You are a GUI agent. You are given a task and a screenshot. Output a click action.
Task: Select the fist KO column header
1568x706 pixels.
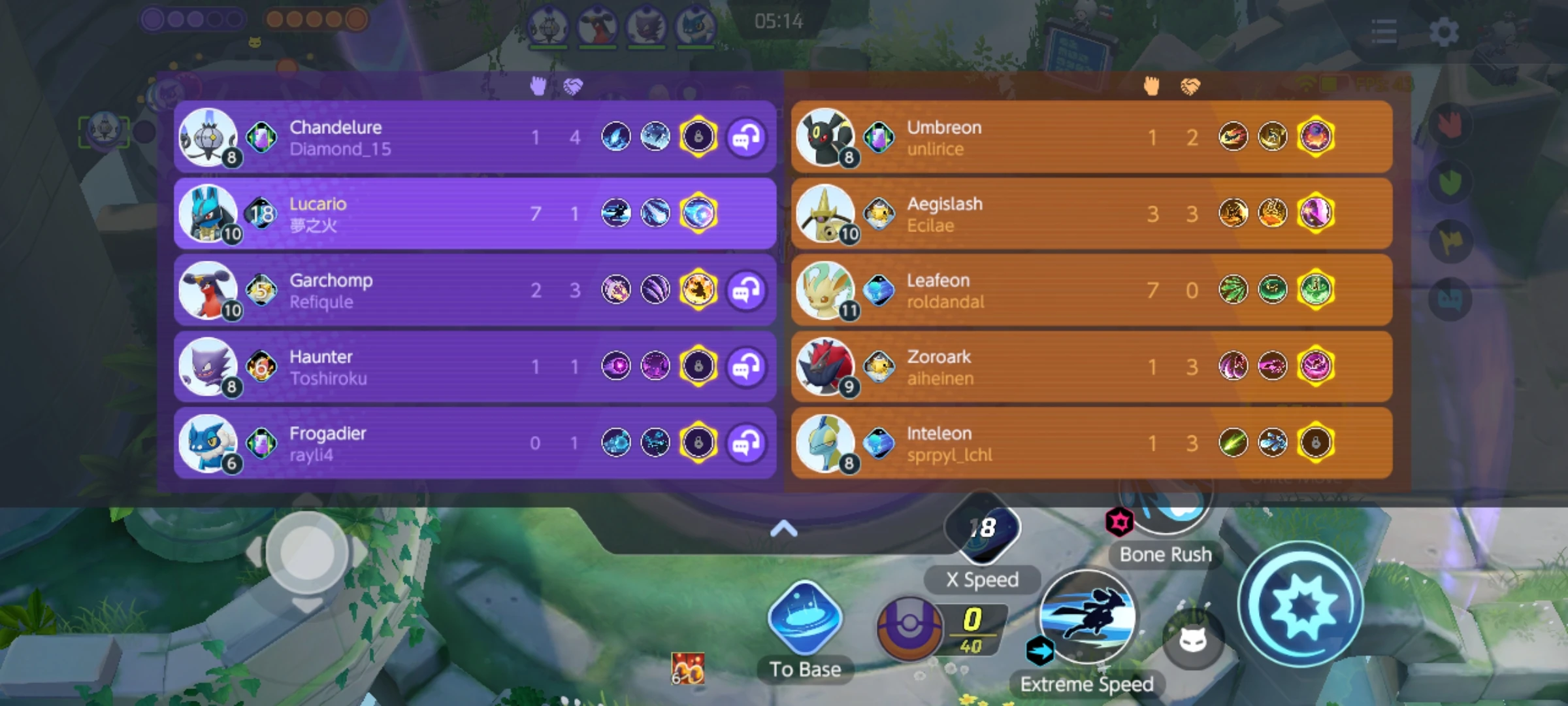coord(538,85)
